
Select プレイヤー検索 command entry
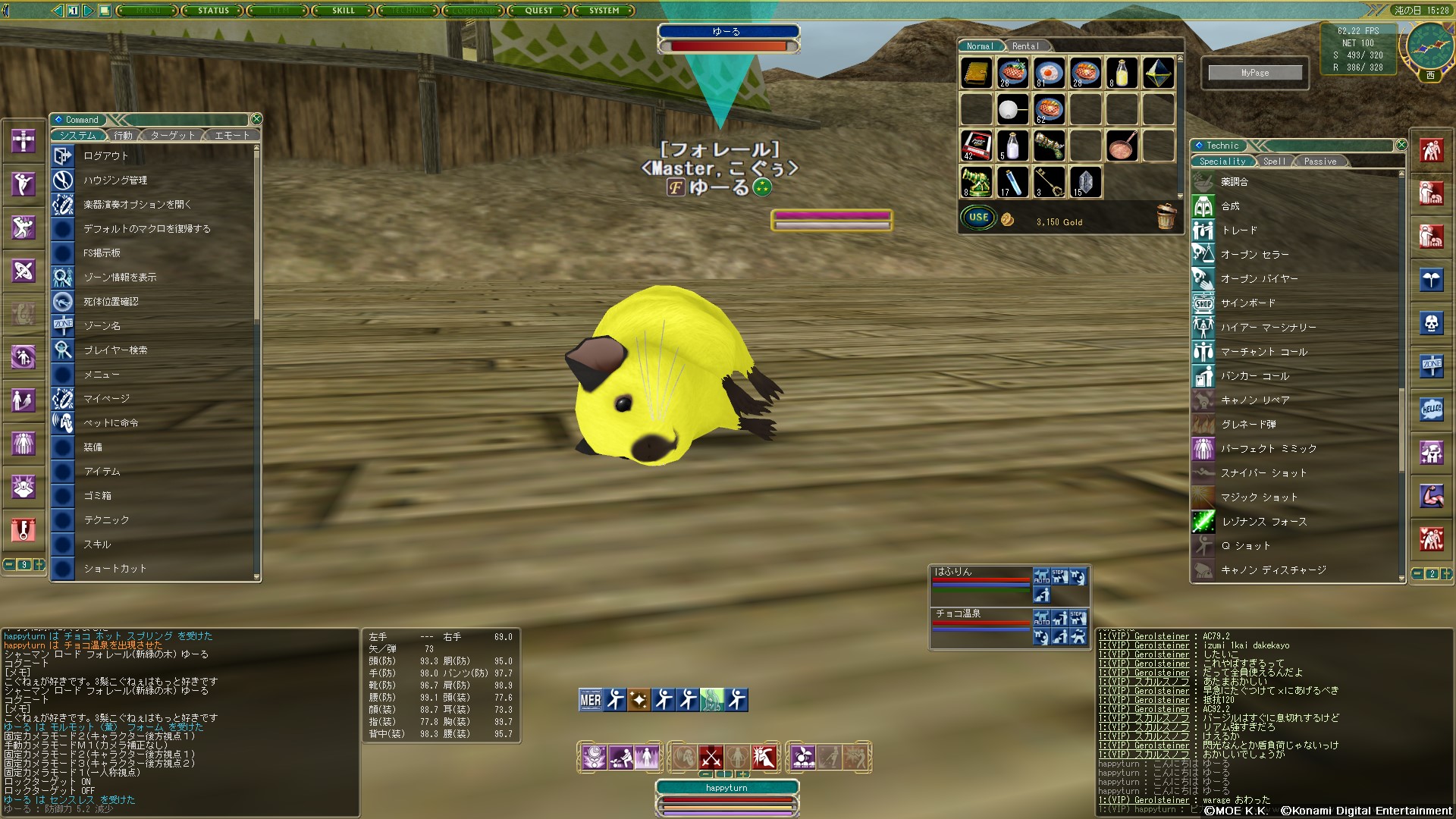(x=115, y=350)
